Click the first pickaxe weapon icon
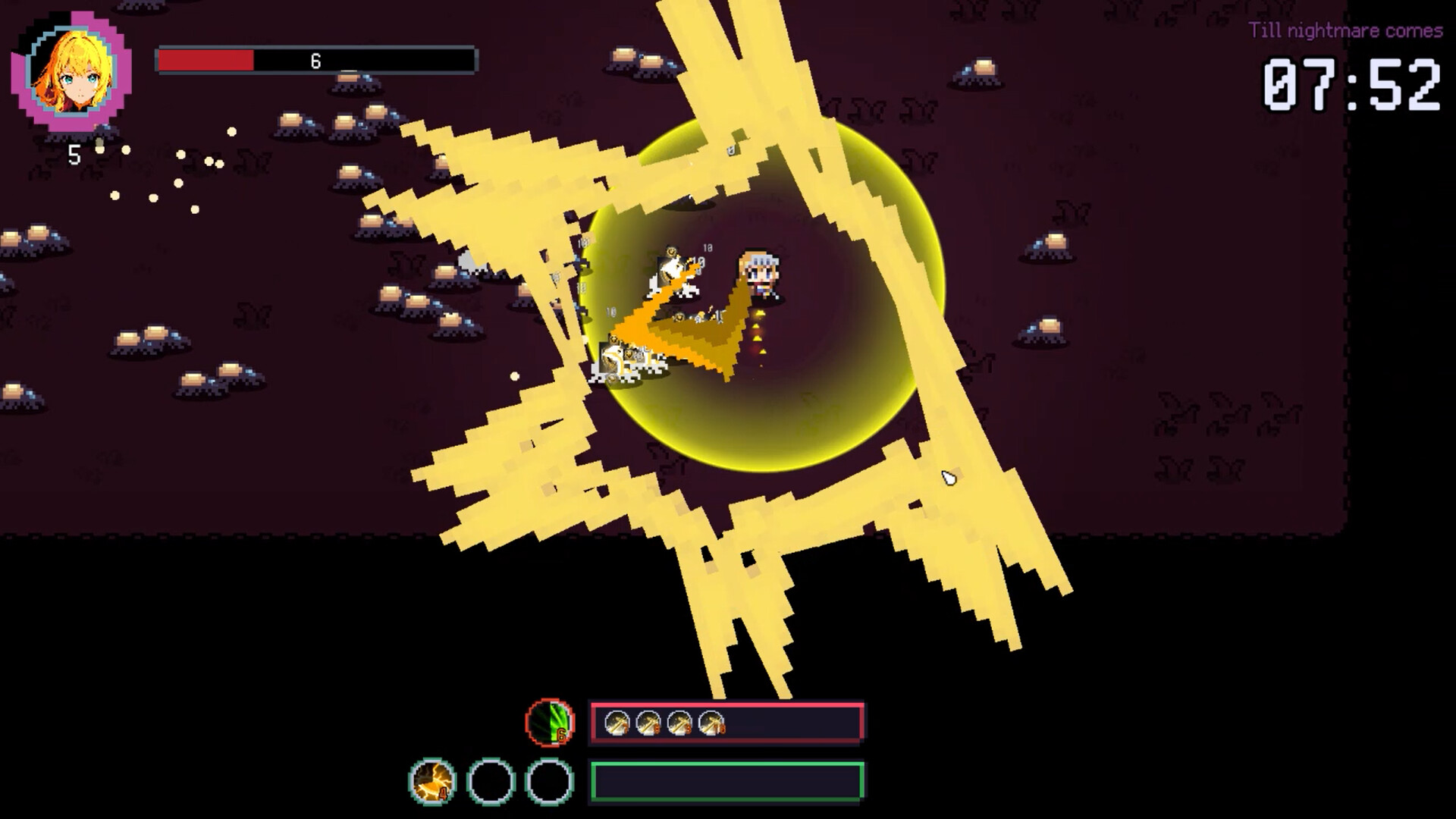The image size is (1456, 819). (617, 722)
